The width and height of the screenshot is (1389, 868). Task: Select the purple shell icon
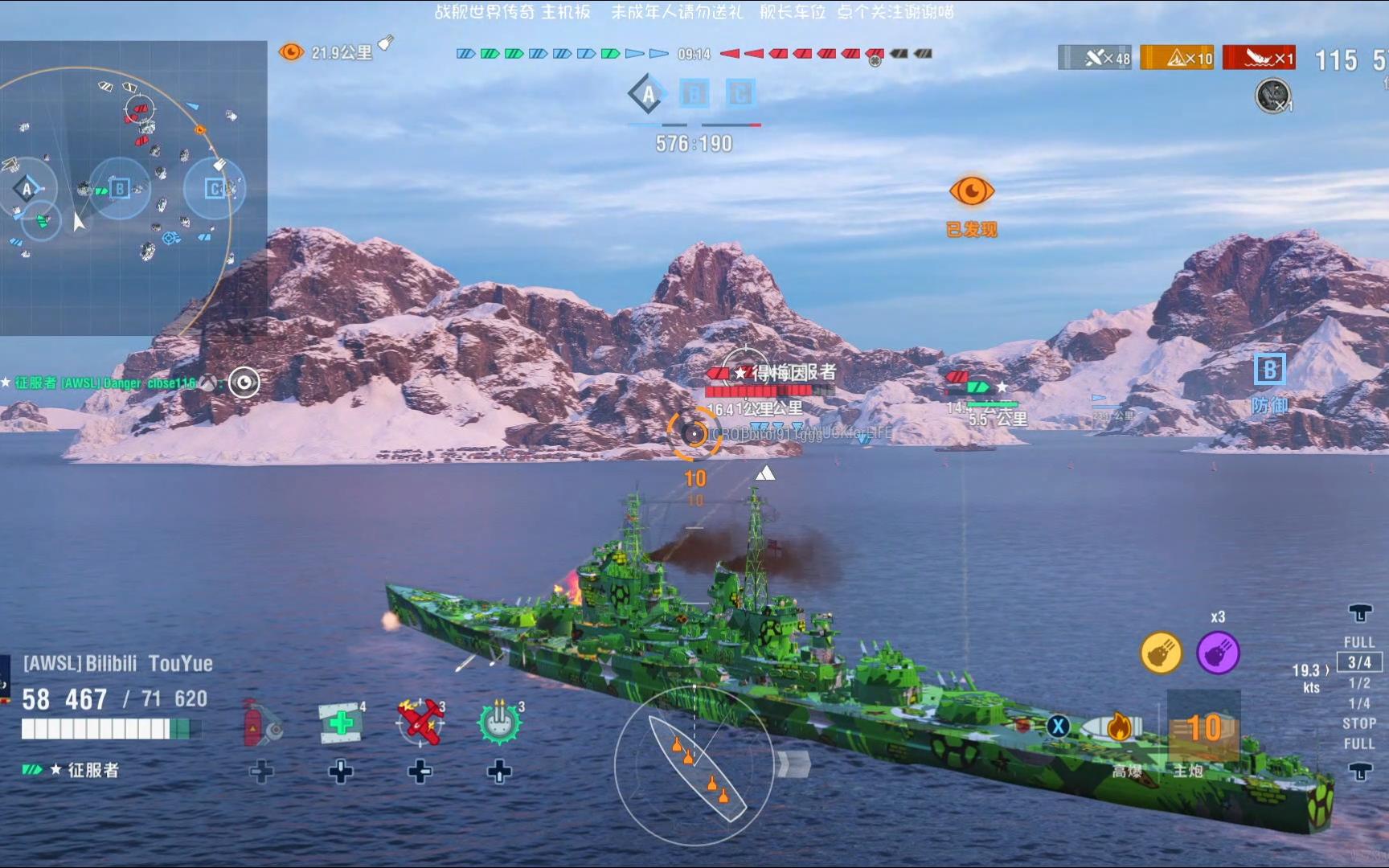[x=1218, y=653]
